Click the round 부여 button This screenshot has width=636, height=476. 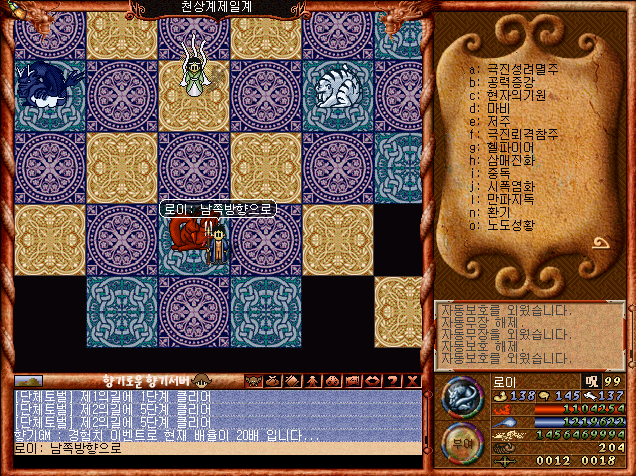pos(462,444)
